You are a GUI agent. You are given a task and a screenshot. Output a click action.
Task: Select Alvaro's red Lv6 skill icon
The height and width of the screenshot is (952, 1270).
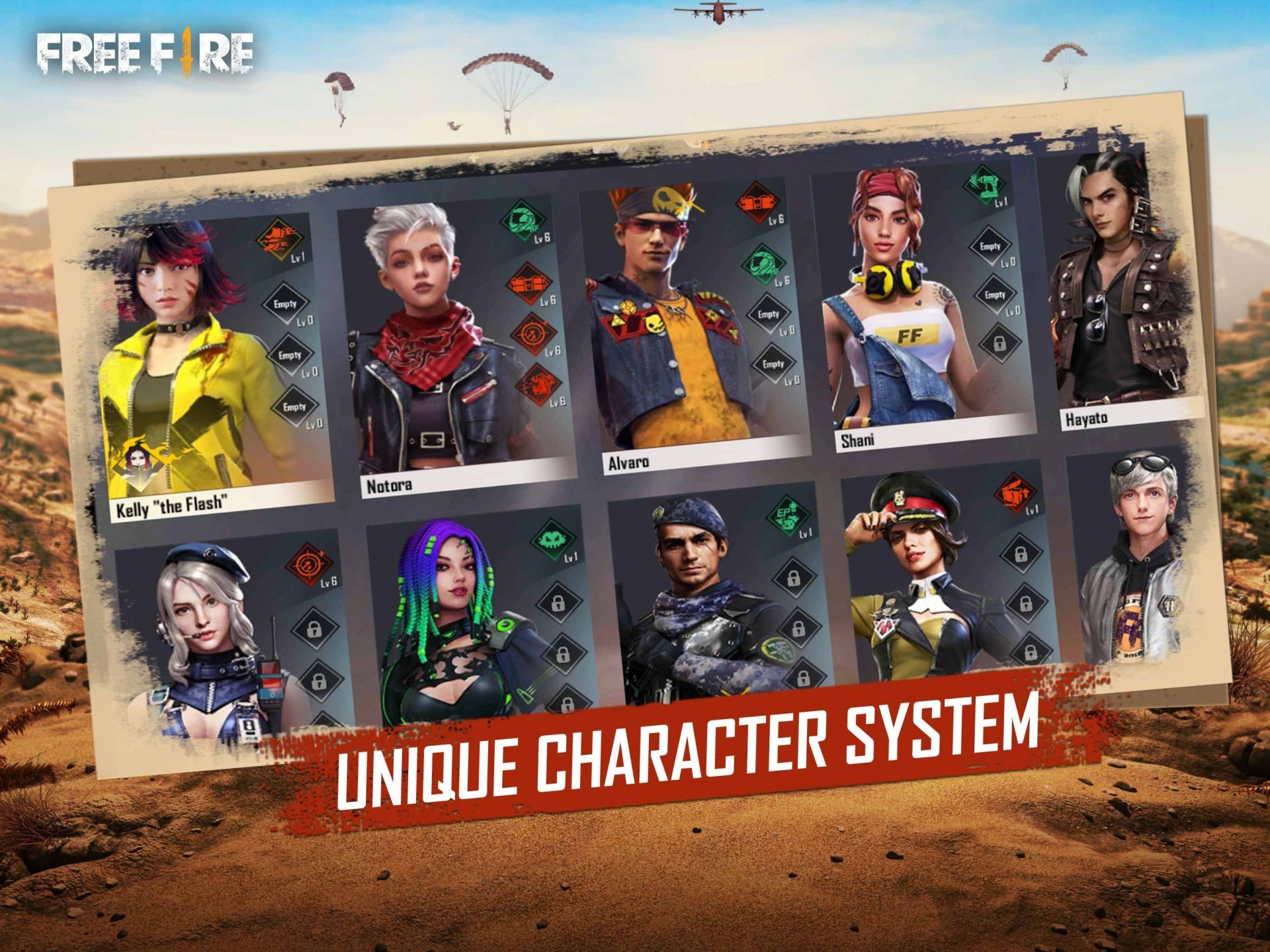pyautogui.click(x=756, y=202)
